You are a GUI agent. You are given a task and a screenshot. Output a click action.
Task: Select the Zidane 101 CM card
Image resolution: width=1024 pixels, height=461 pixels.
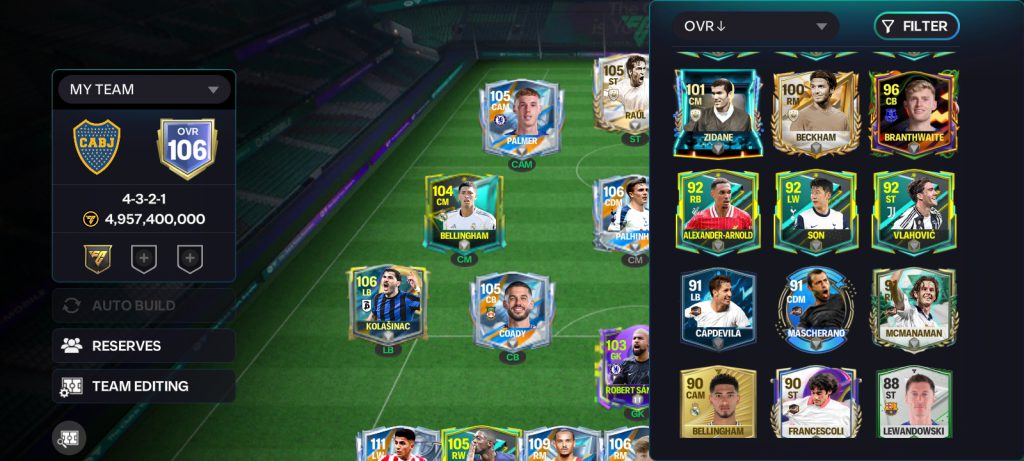[717, 112]
